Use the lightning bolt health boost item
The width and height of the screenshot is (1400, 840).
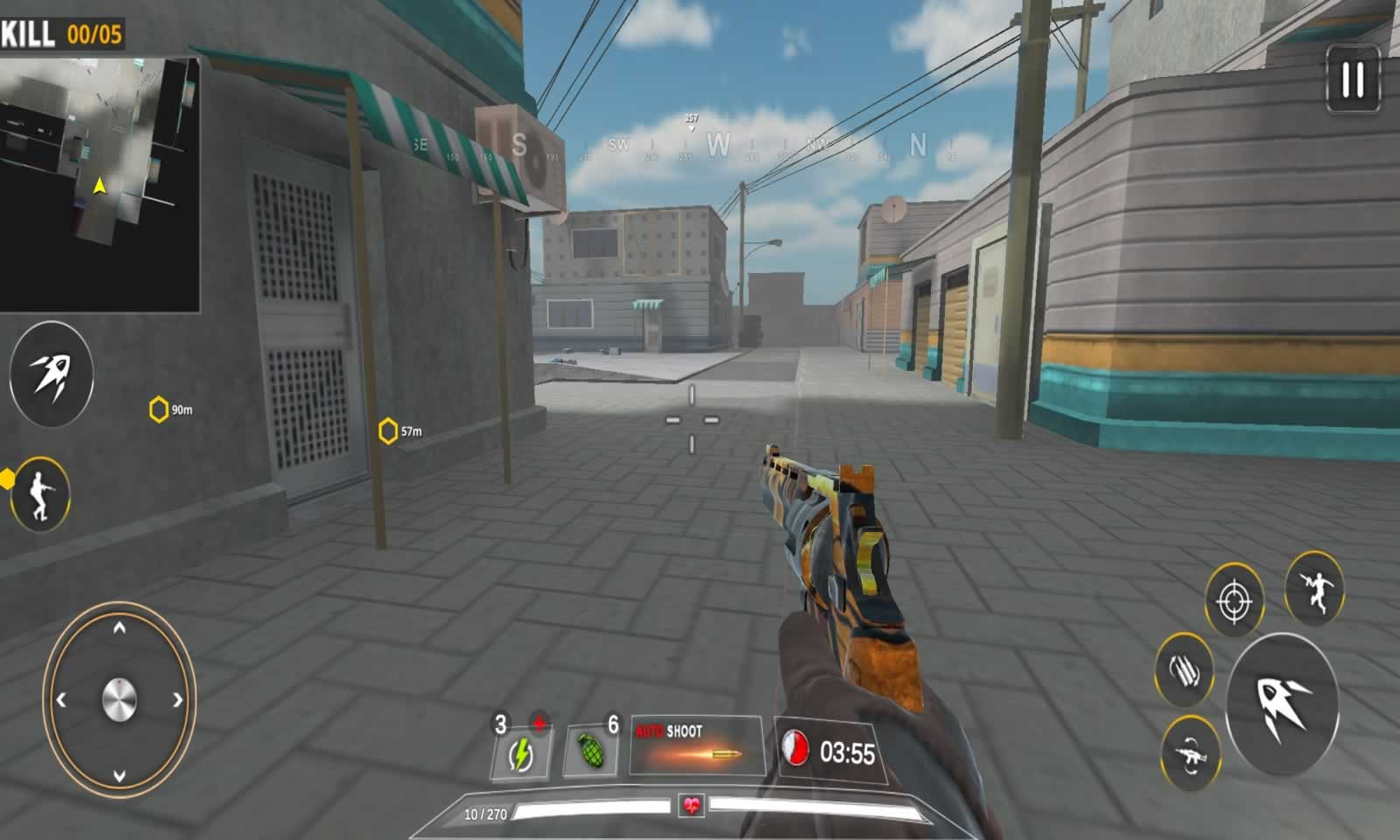521,753
